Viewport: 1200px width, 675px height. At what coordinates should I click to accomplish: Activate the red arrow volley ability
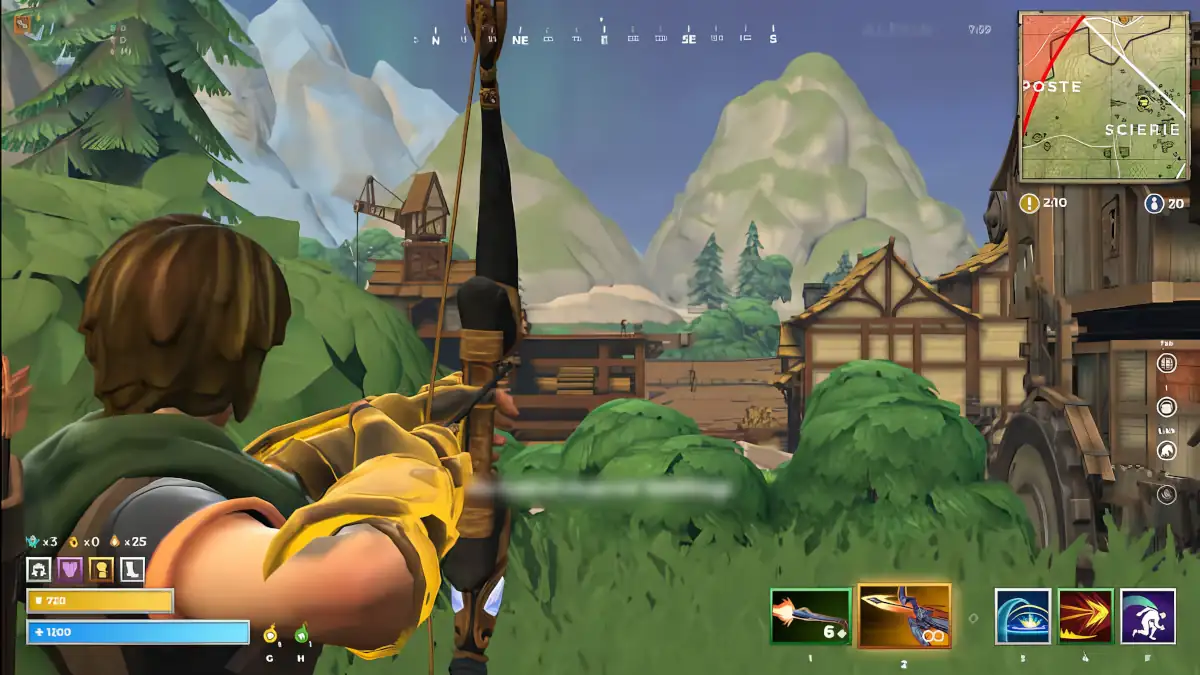1085,617
